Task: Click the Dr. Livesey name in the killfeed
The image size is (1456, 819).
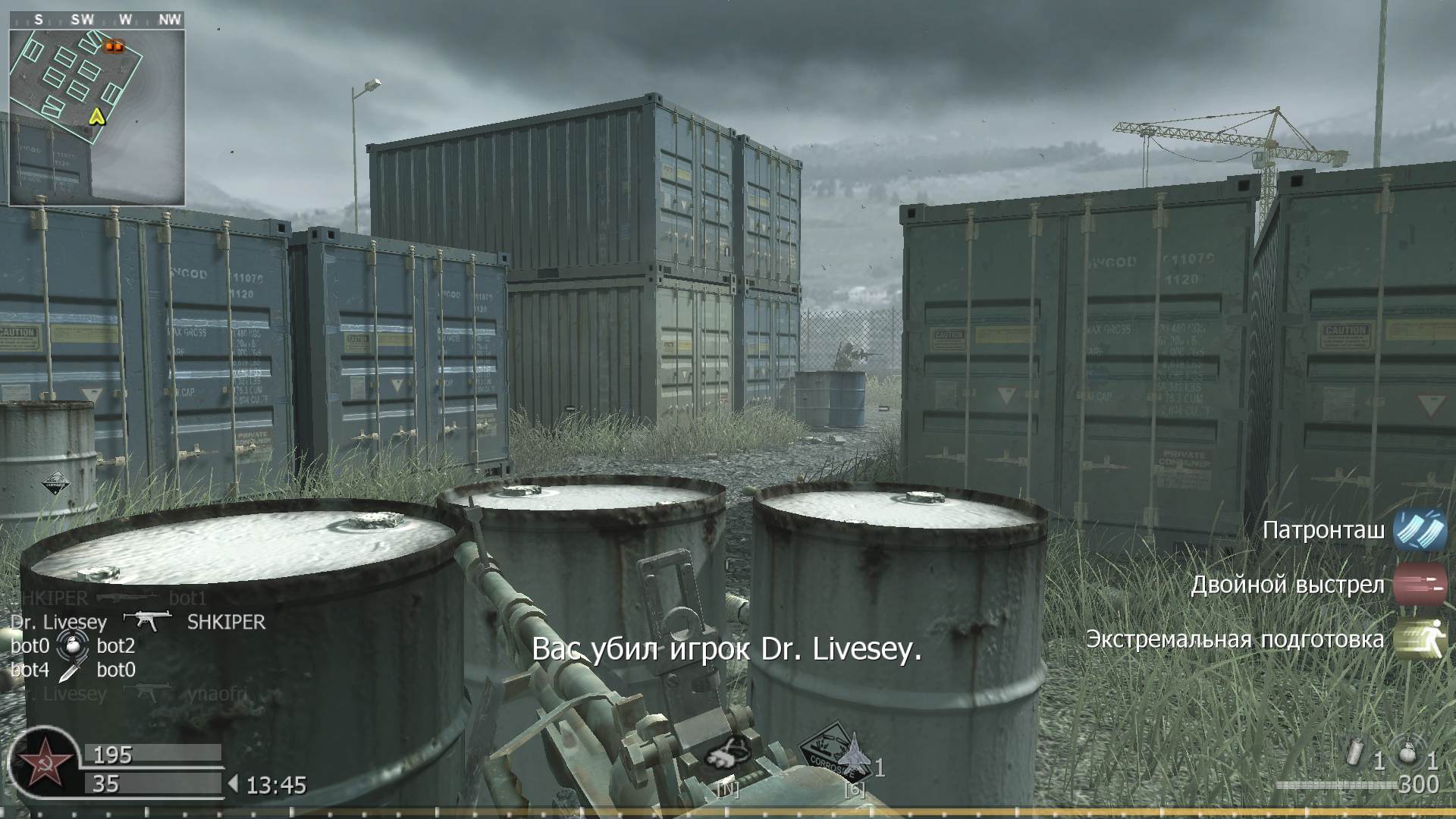Action: tap(57, 622)
